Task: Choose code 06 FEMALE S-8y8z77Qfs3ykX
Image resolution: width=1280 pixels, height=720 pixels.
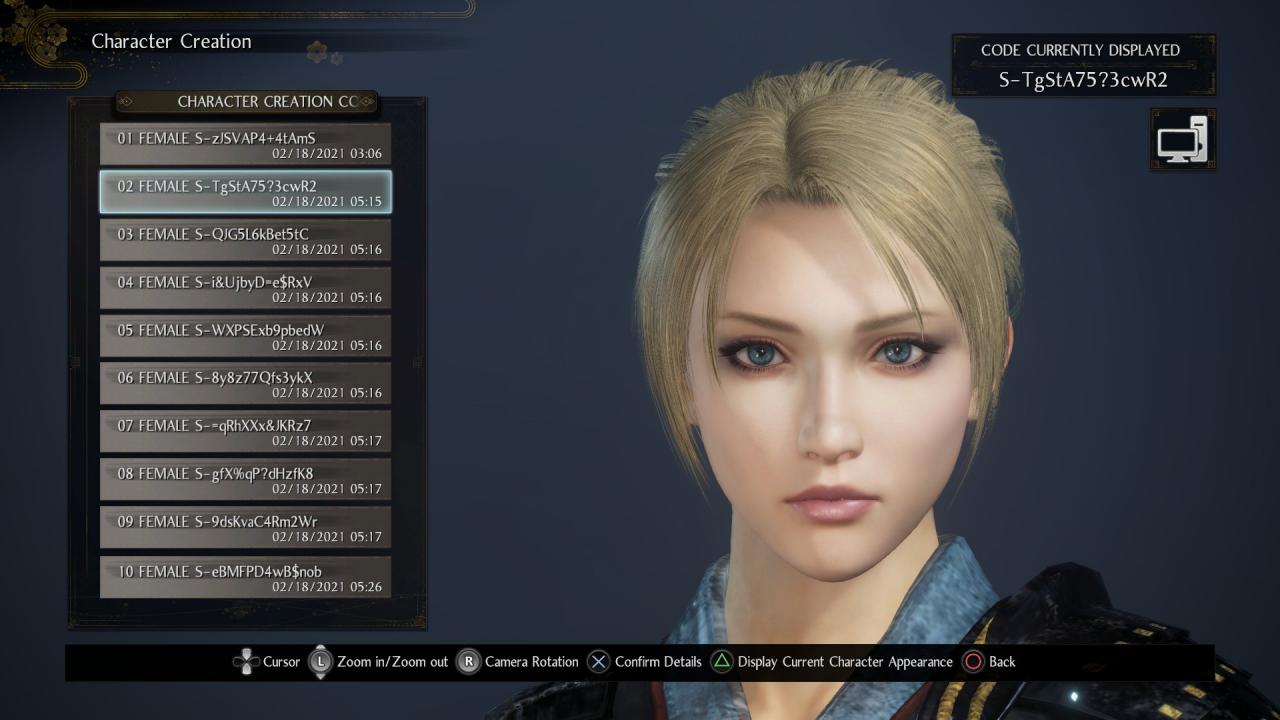Action: coord(245,385)
